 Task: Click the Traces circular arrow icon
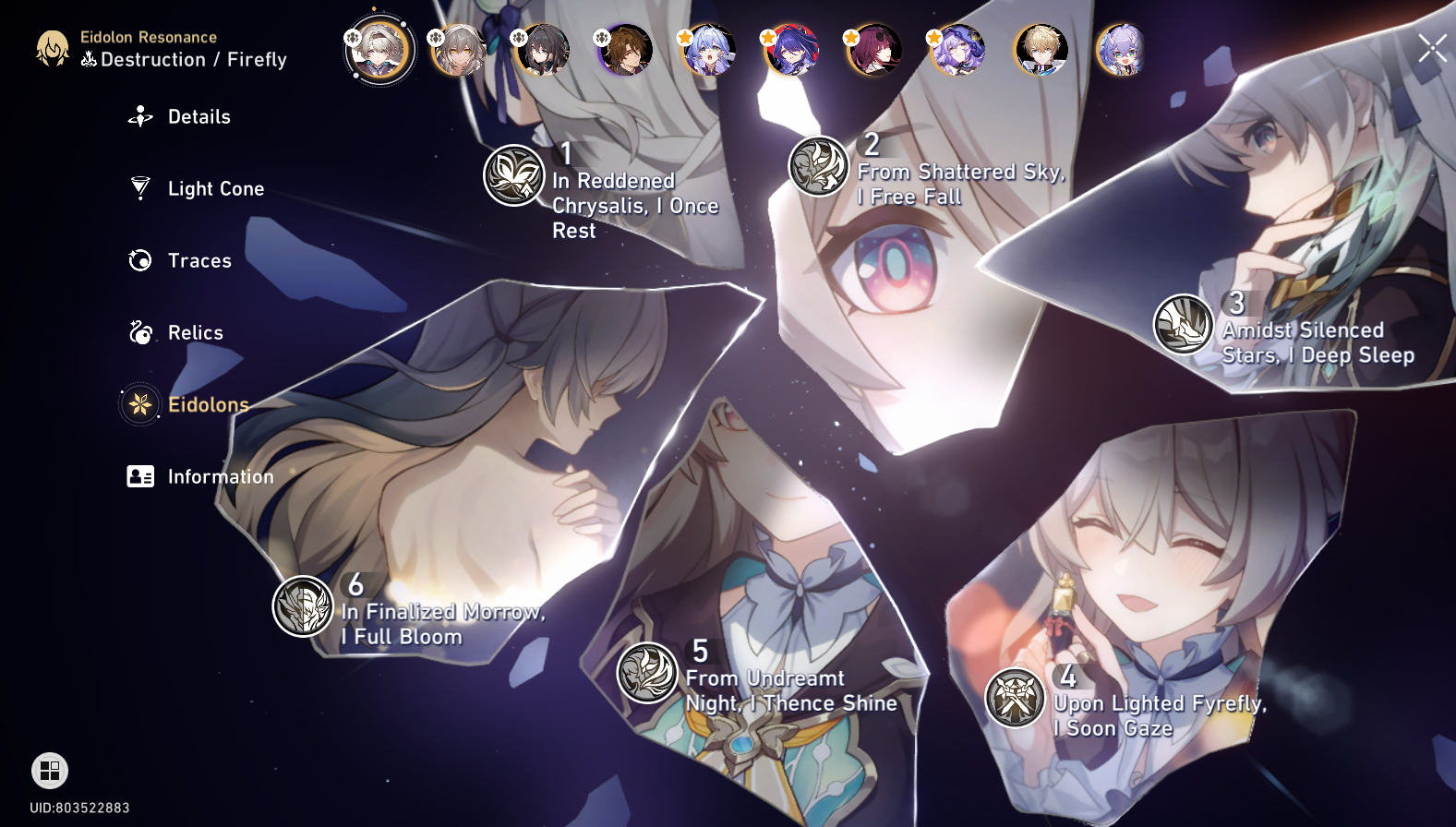click(138, 260)
